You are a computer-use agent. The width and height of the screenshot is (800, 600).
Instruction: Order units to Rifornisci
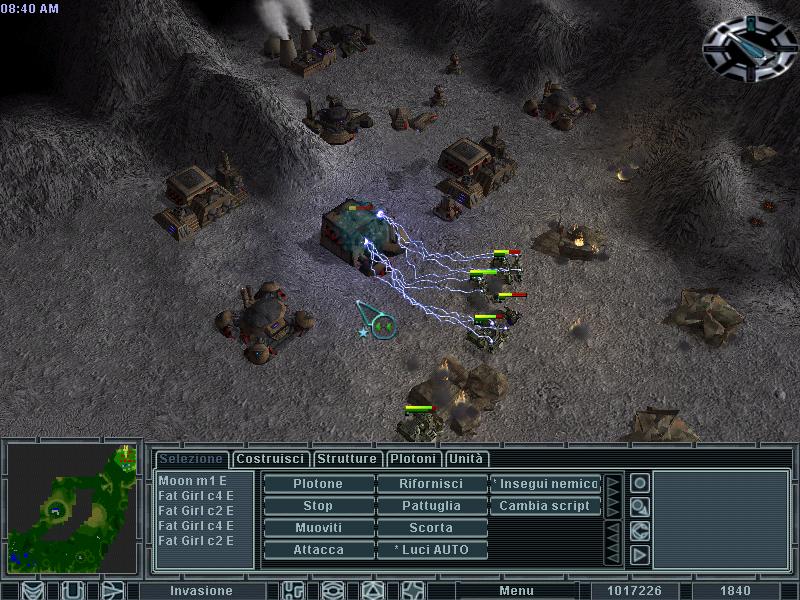point(431,484)
